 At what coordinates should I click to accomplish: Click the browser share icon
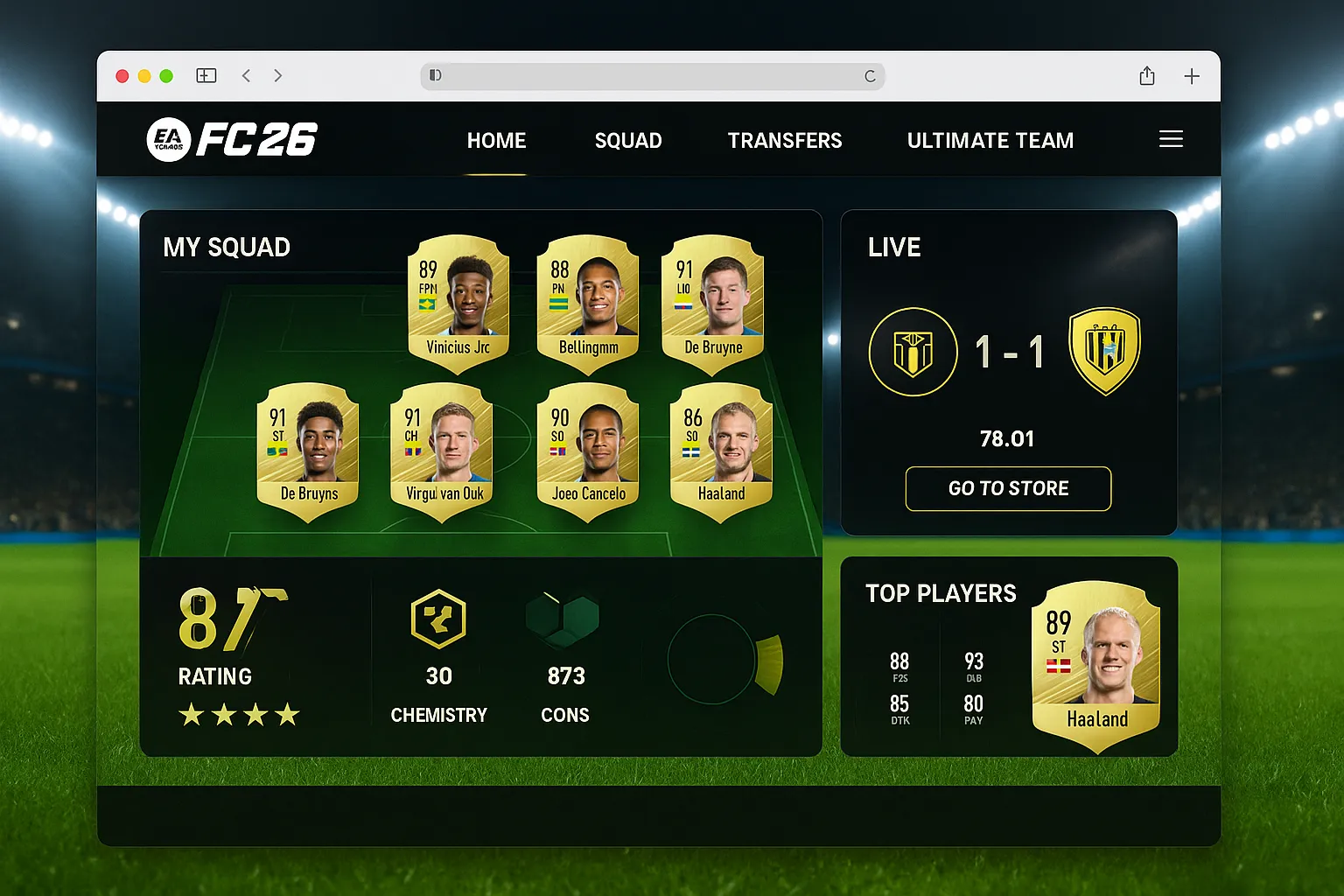click(1146, 76)
